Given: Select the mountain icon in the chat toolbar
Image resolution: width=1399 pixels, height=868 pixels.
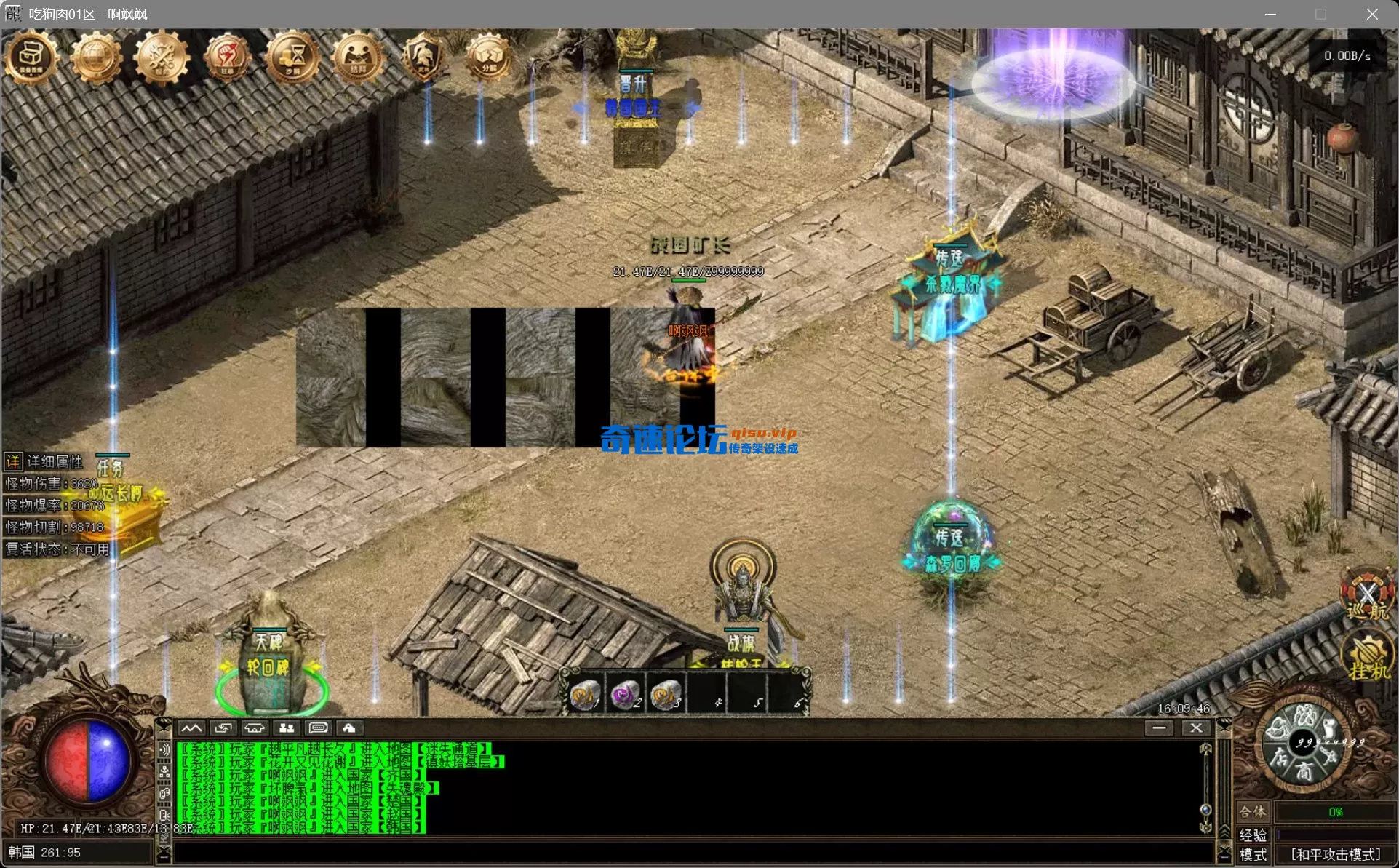Looking at the screenshot, I should 192,728.
